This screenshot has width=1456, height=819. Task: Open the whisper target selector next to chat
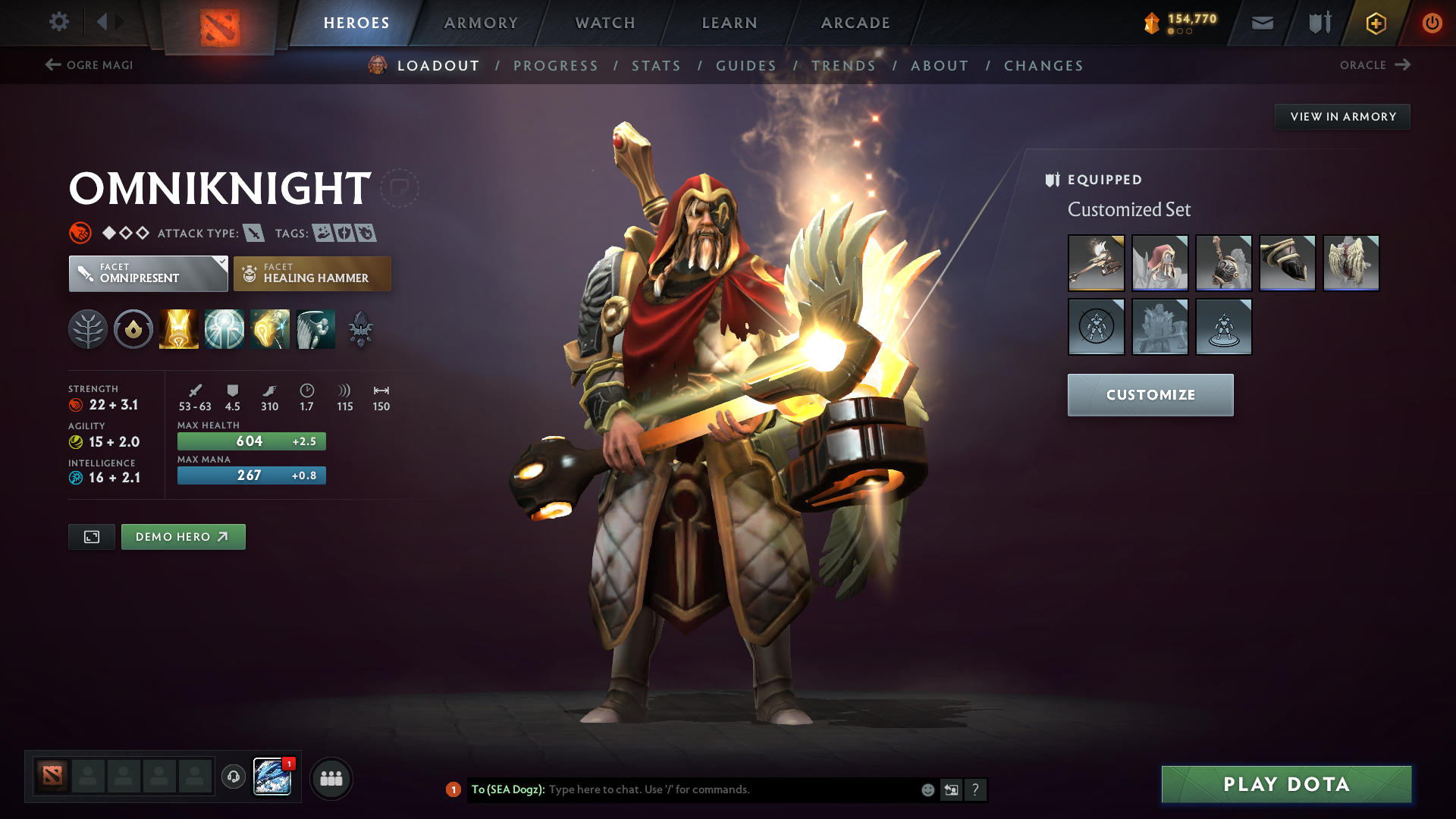click(x=951, y=789)
